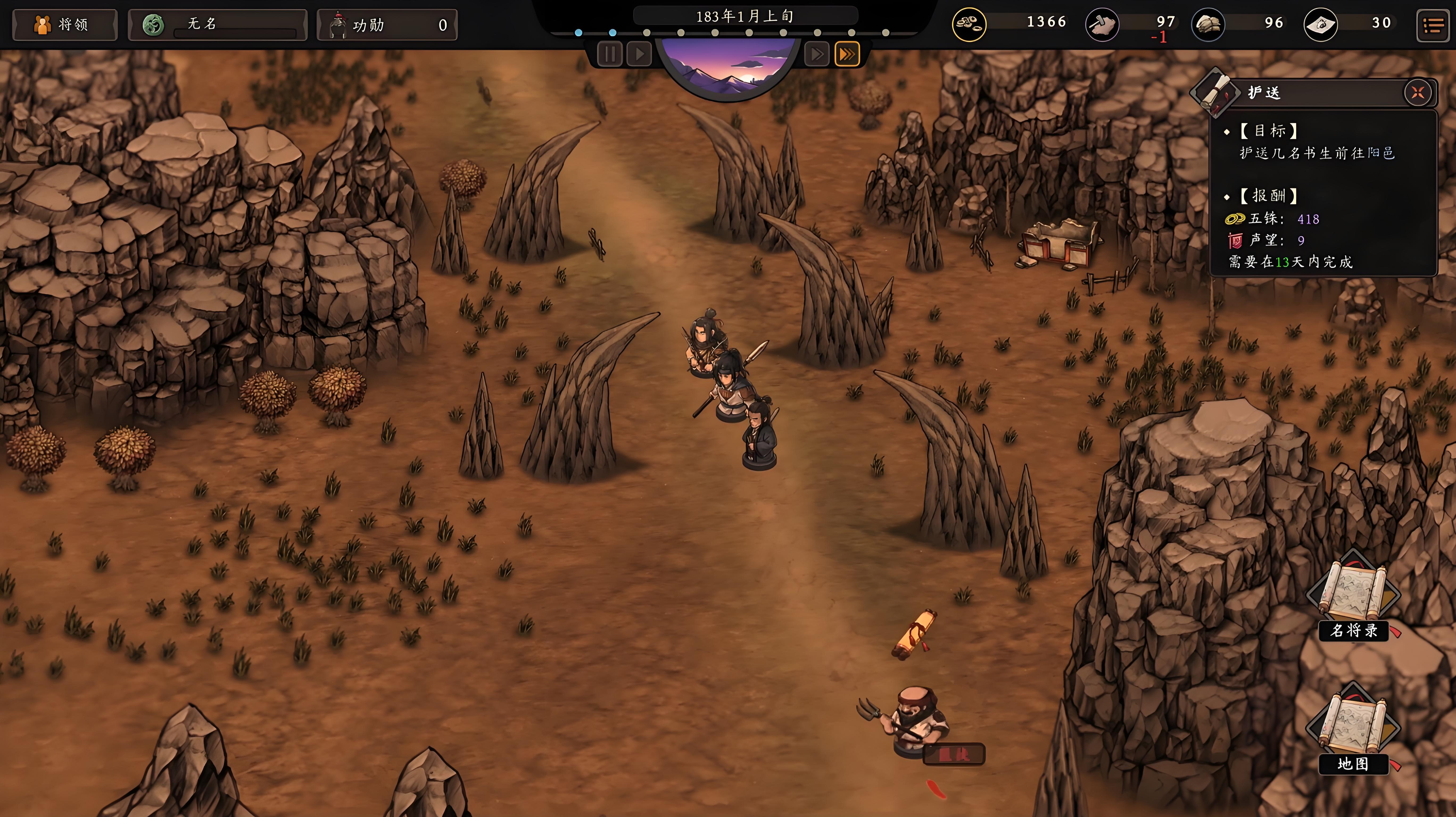Click the 无名 faction button

[x=217, y=25]
